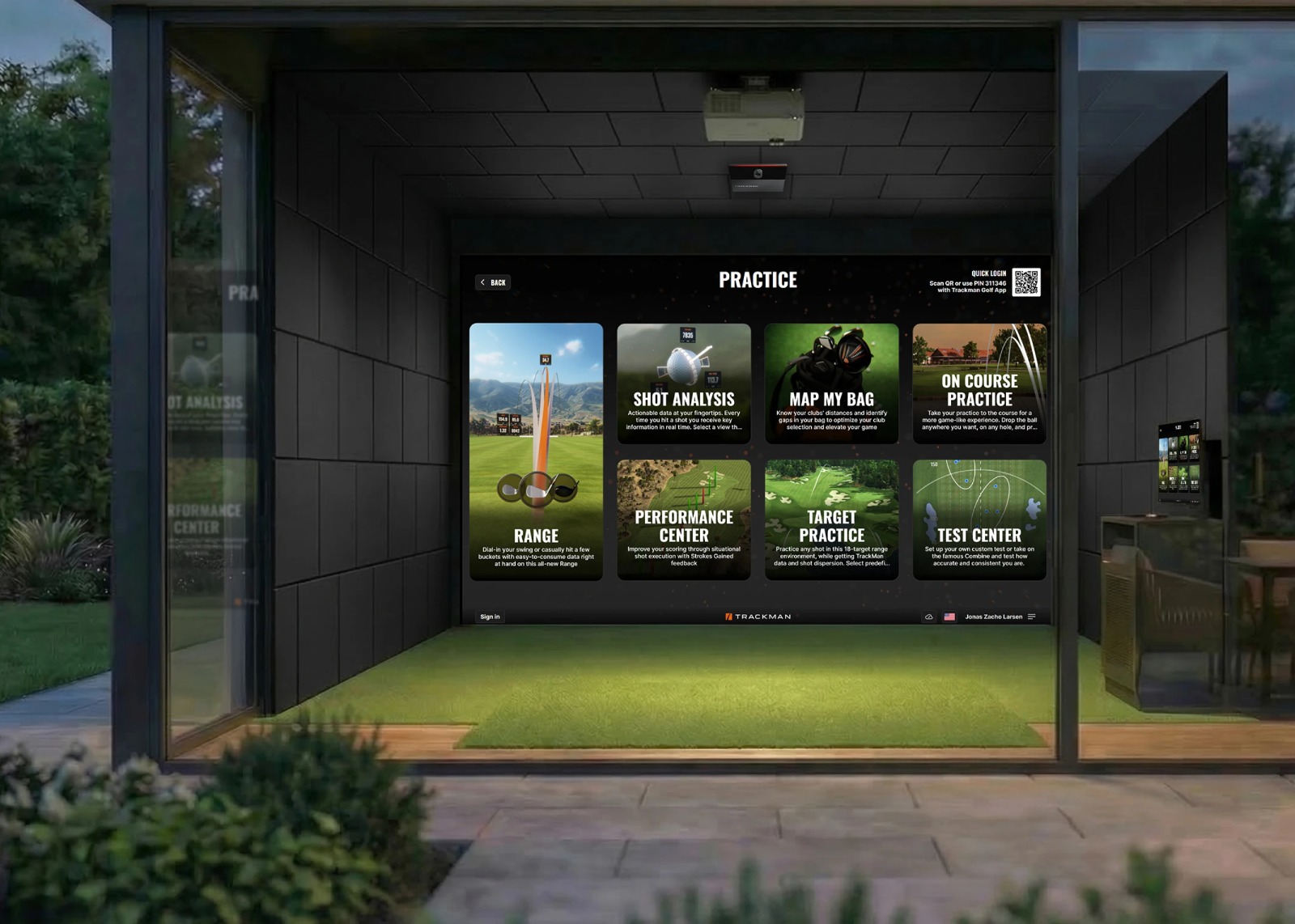
Task: Open language settings via the US flag icon
Action: tap(949, 616)
